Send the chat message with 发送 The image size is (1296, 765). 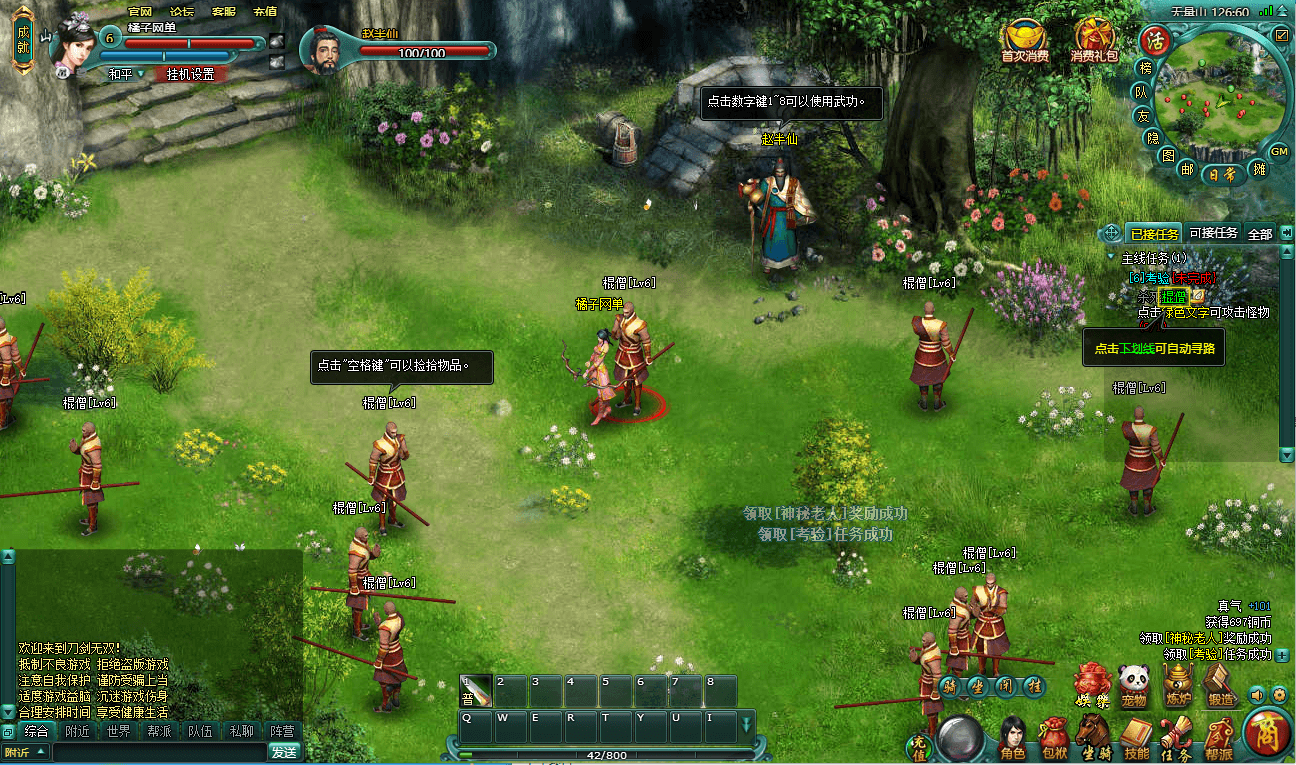[284, 752]
